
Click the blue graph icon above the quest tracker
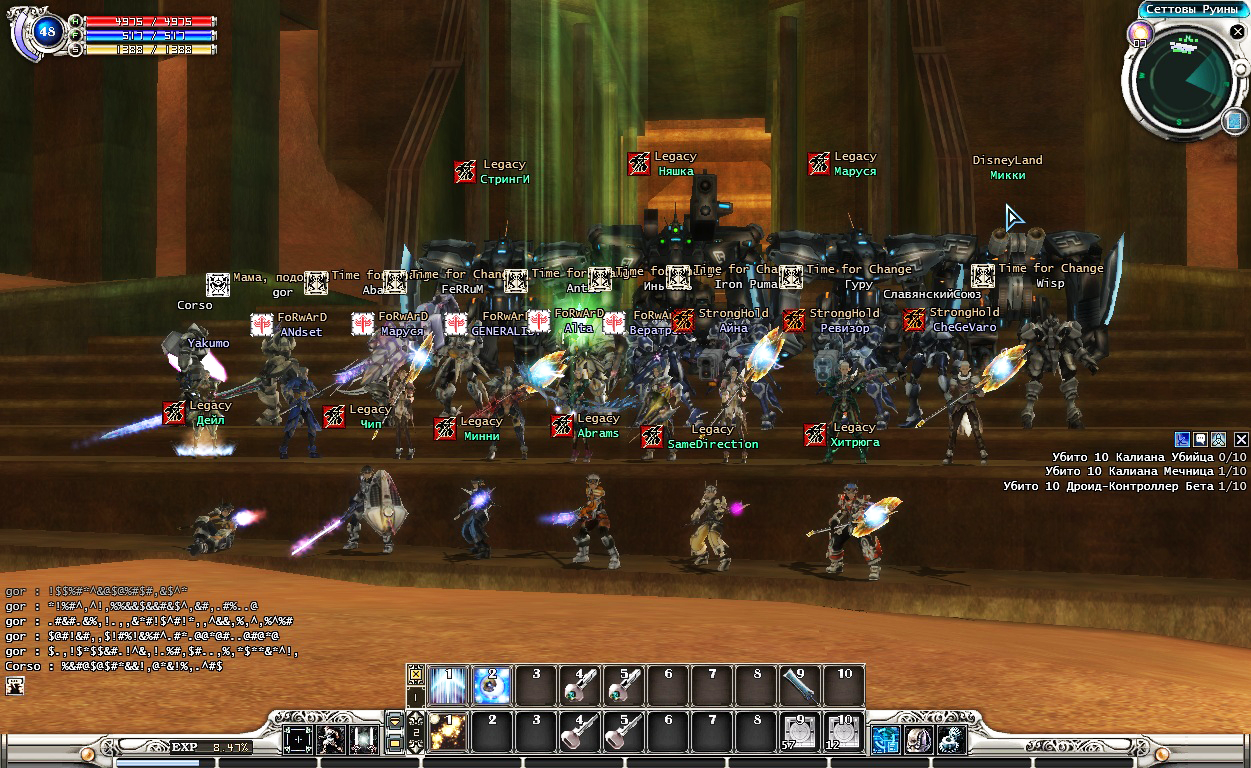1182,439
